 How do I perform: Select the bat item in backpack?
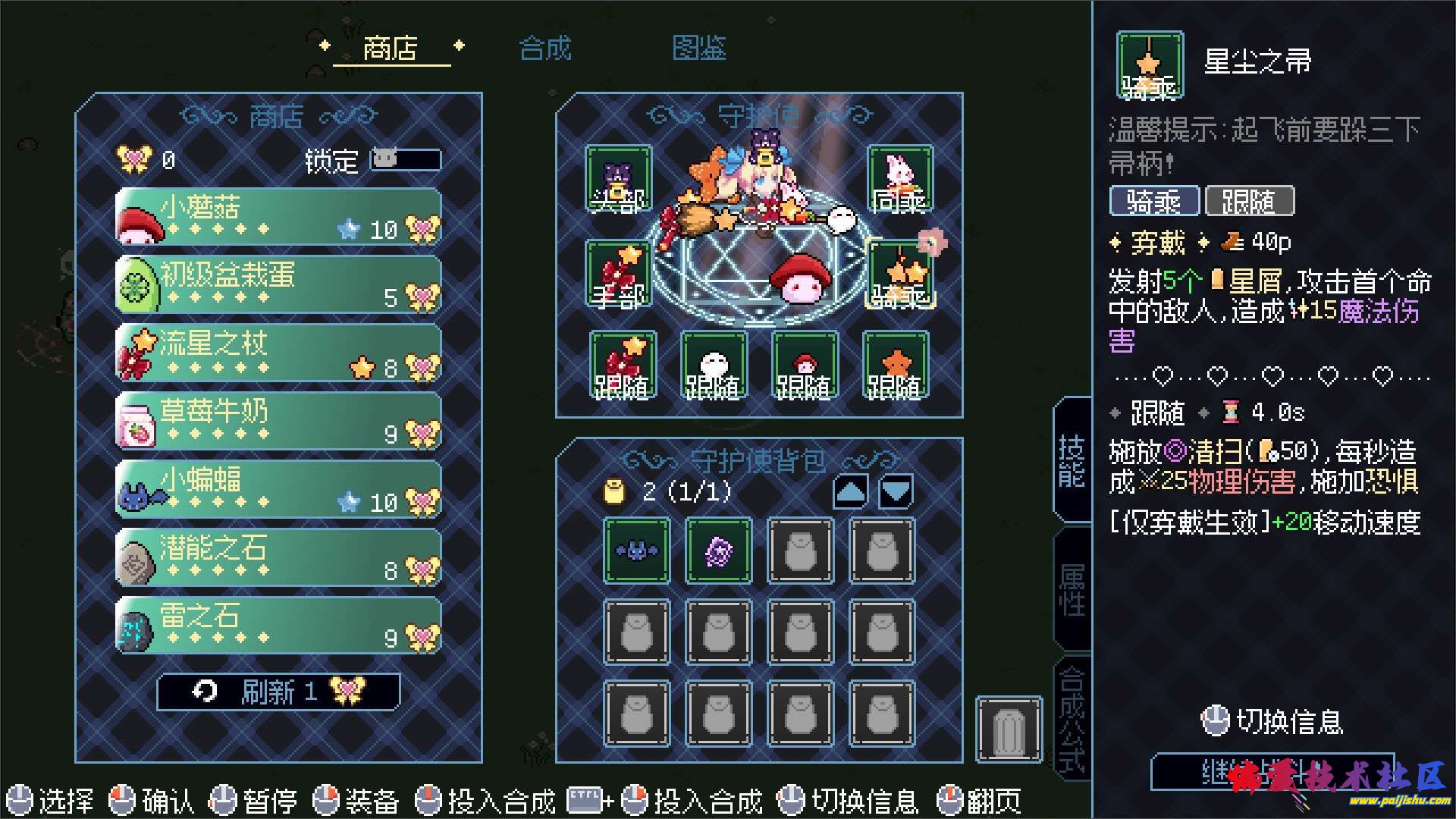(x=636, y=551)
